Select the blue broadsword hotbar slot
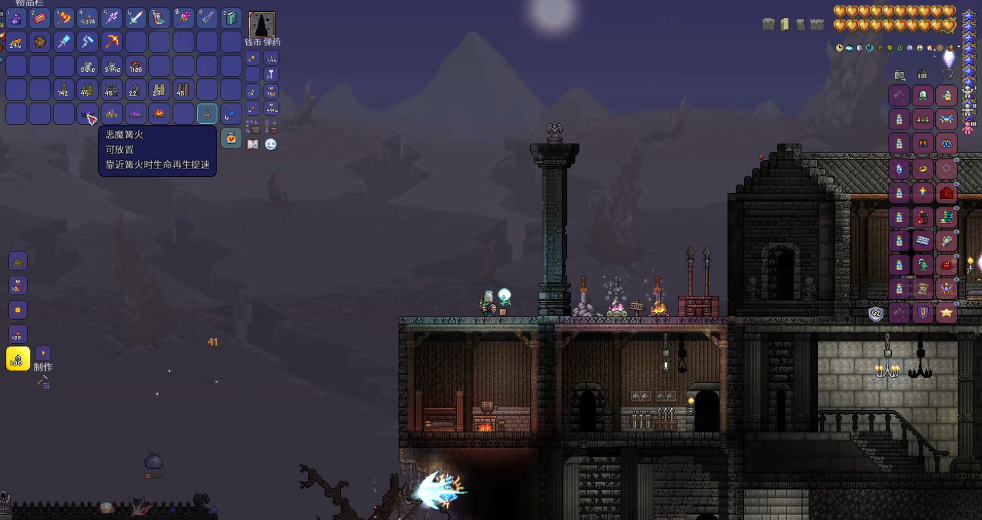 pos(136,18)
